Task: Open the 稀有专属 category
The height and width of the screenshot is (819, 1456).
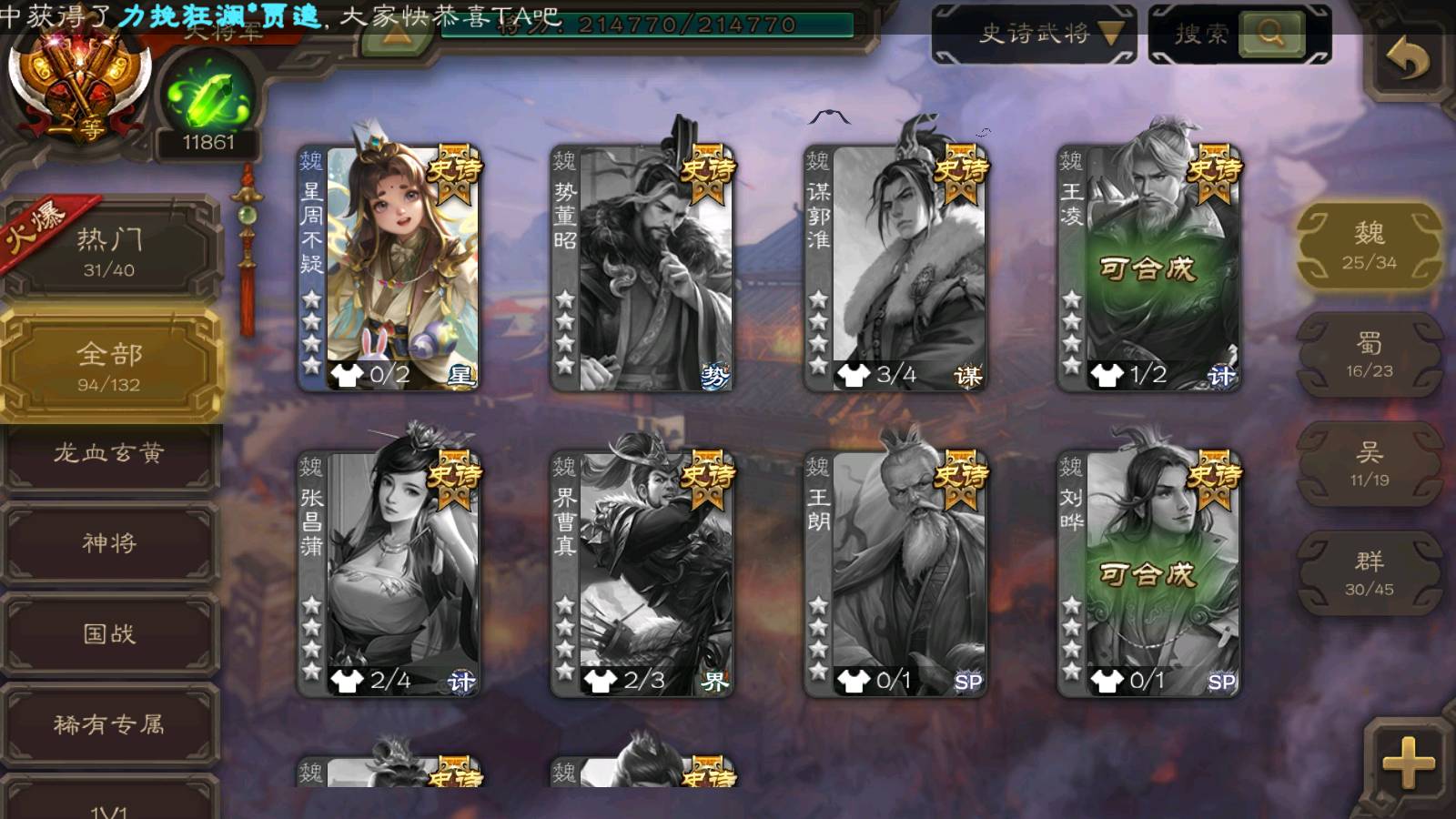Action: click(x=109, y=724)
